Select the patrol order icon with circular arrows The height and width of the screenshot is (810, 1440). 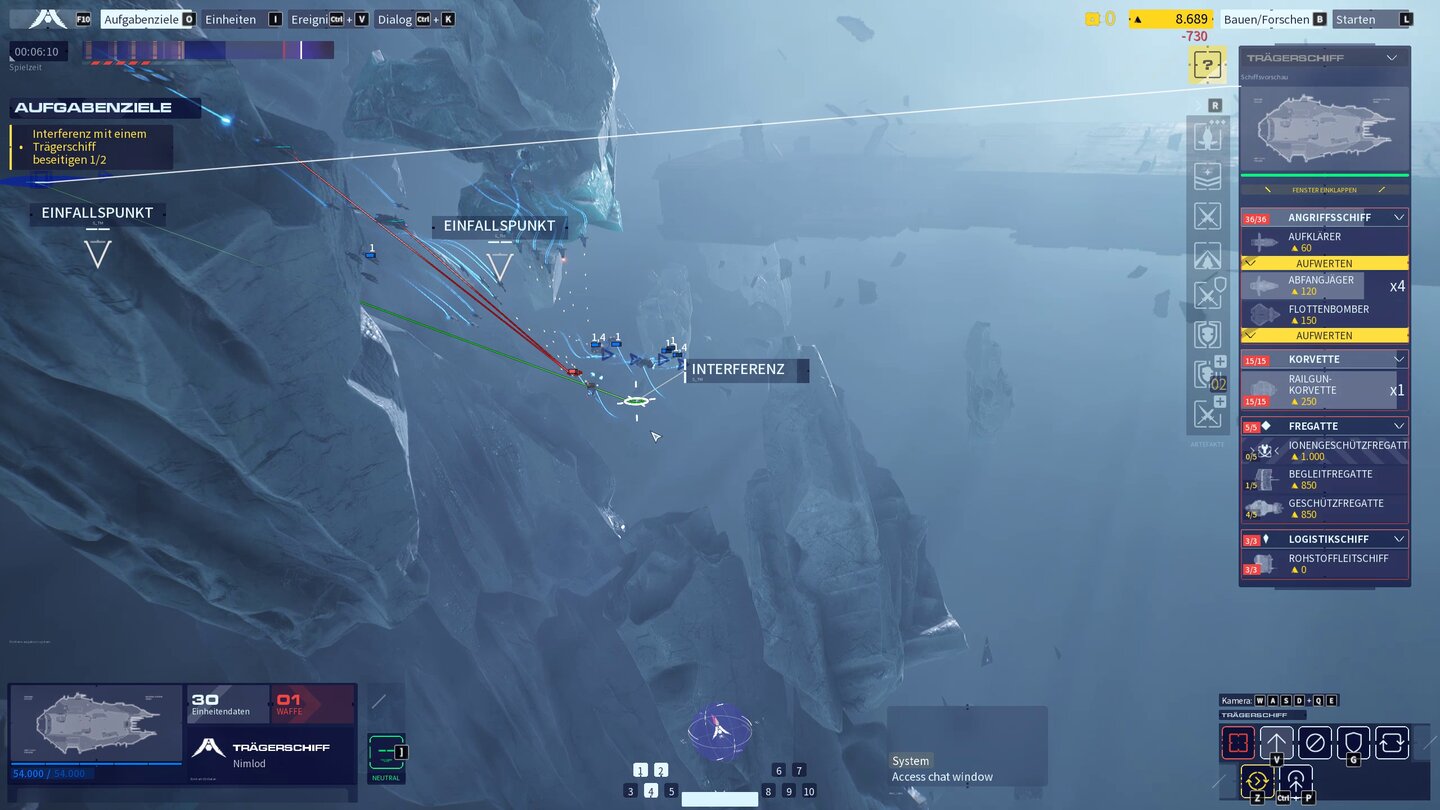(1390, 742)
